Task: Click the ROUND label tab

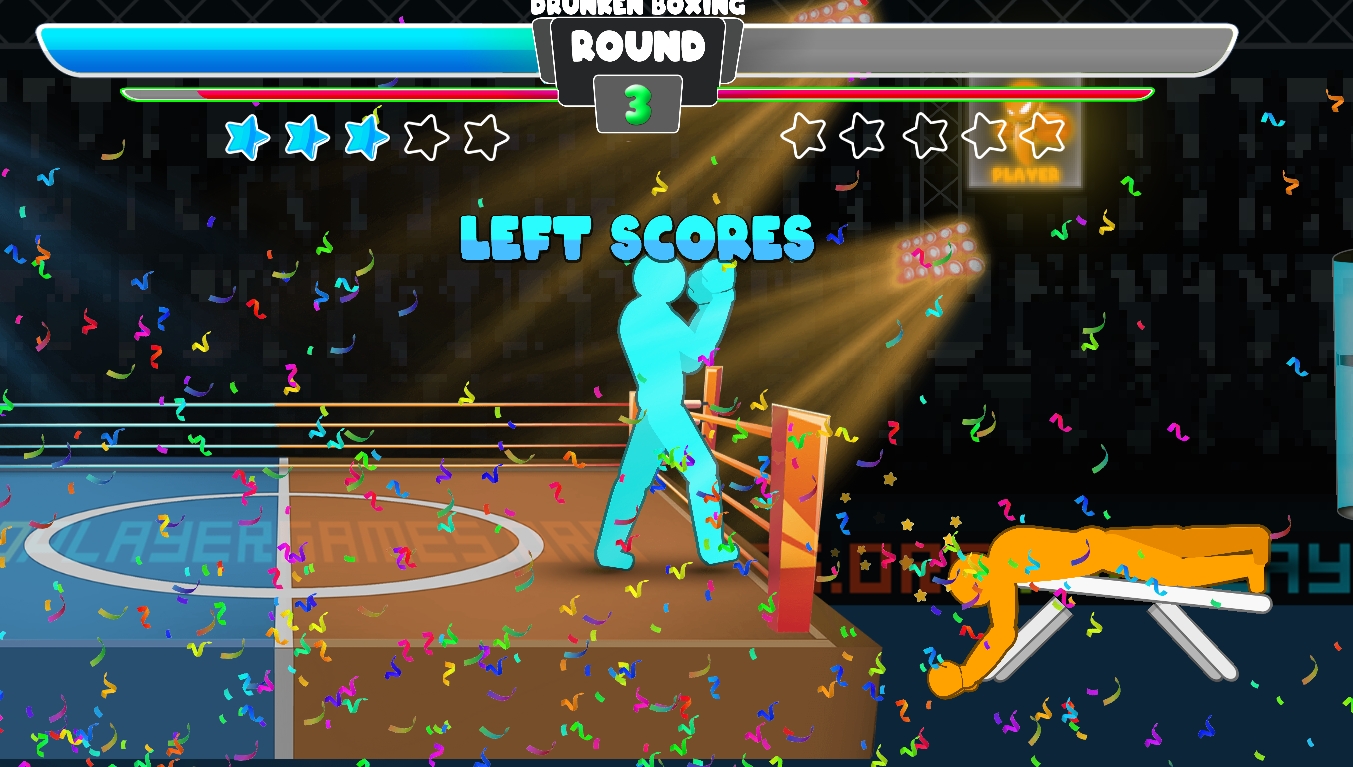Action: coord(640,47)
